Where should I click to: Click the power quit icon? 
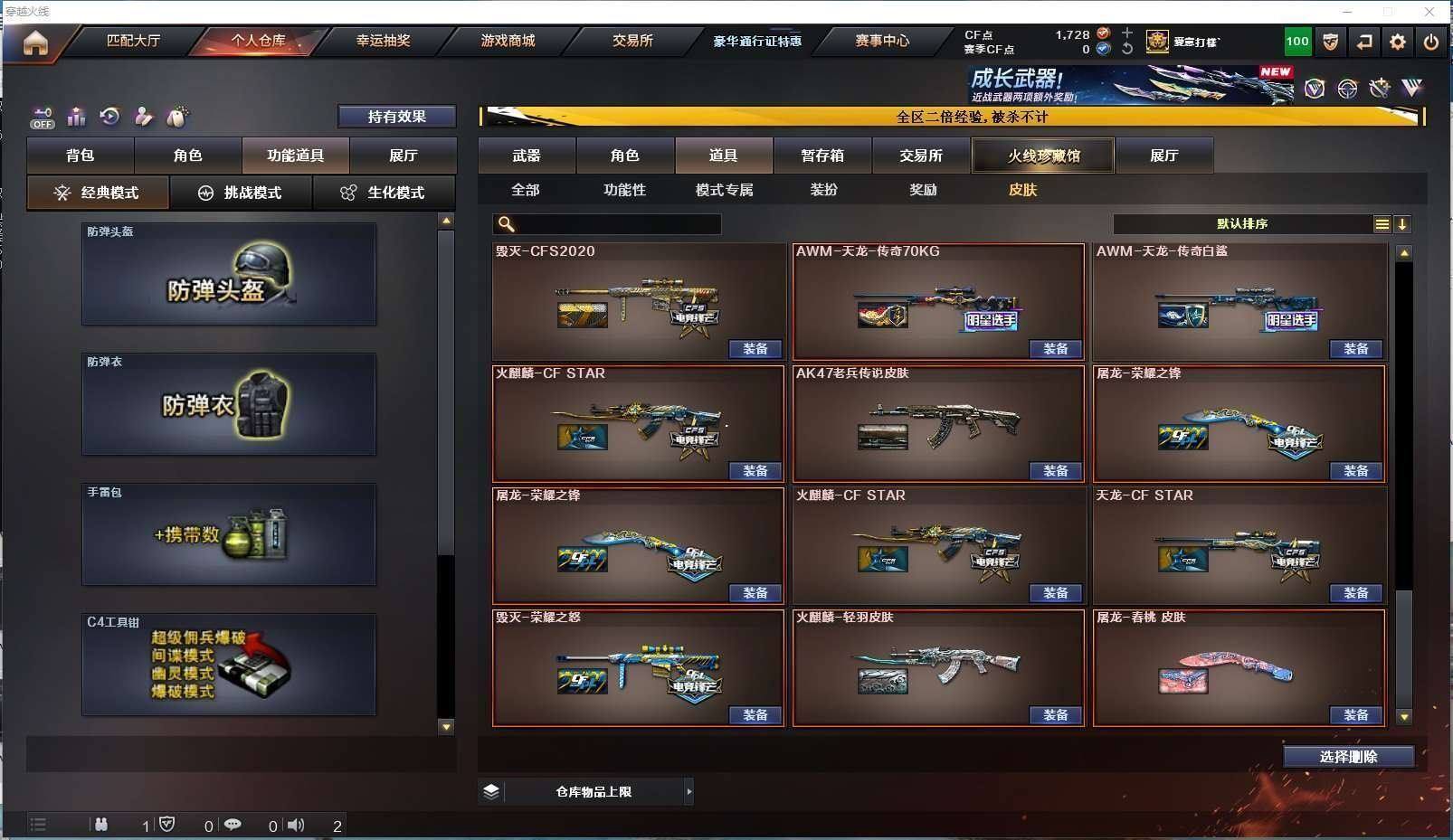1431,42
